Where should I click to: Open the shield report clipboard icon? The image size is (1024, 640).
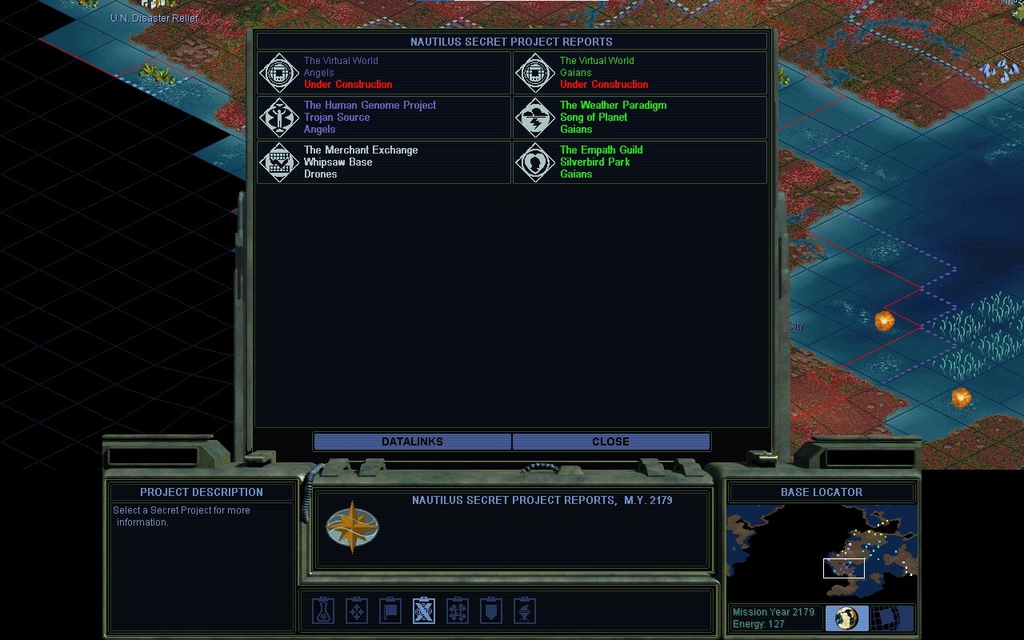point(491,610)
